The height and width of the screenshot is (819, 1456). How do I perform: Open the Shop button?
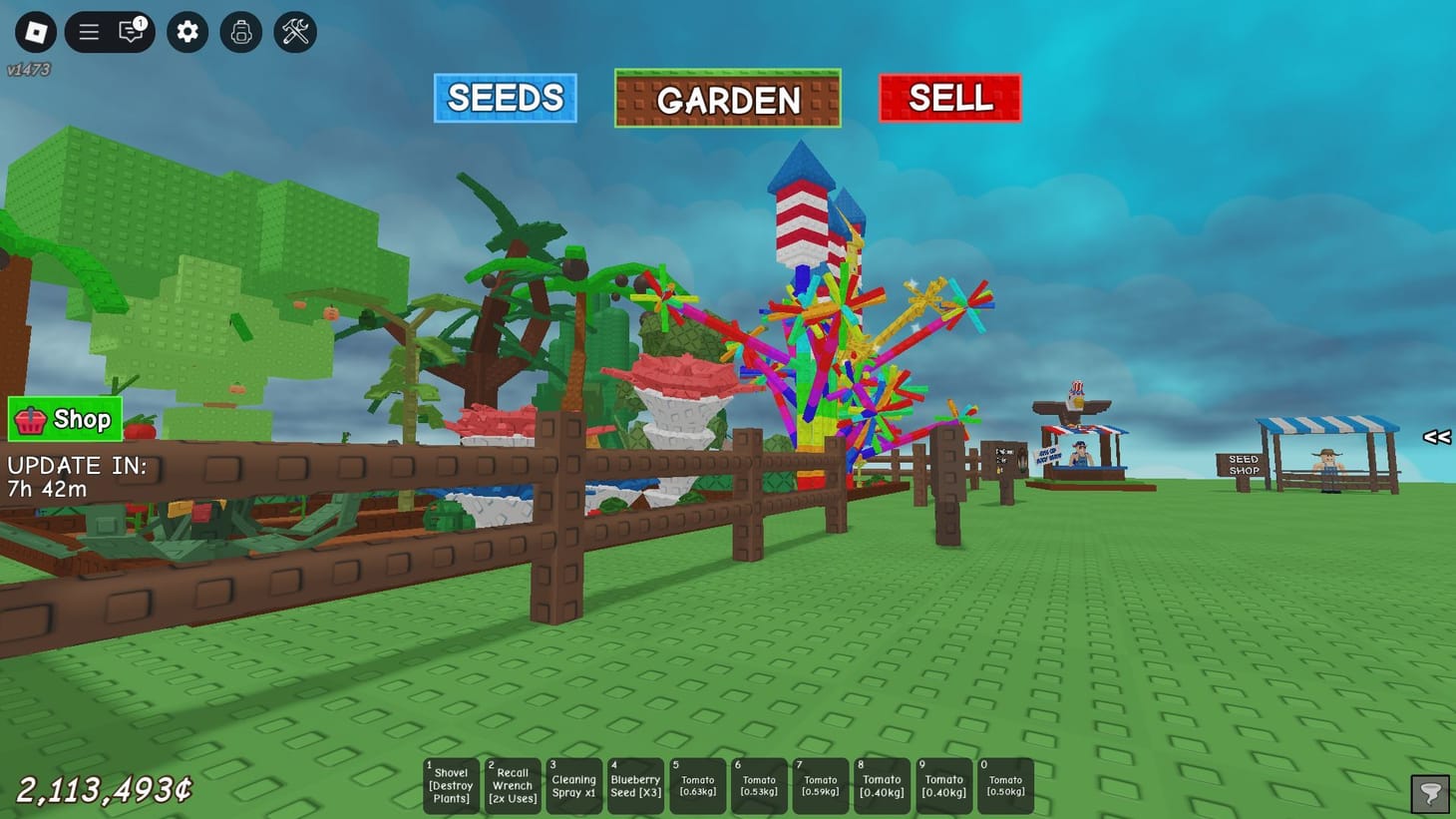(x=65, y=419)
